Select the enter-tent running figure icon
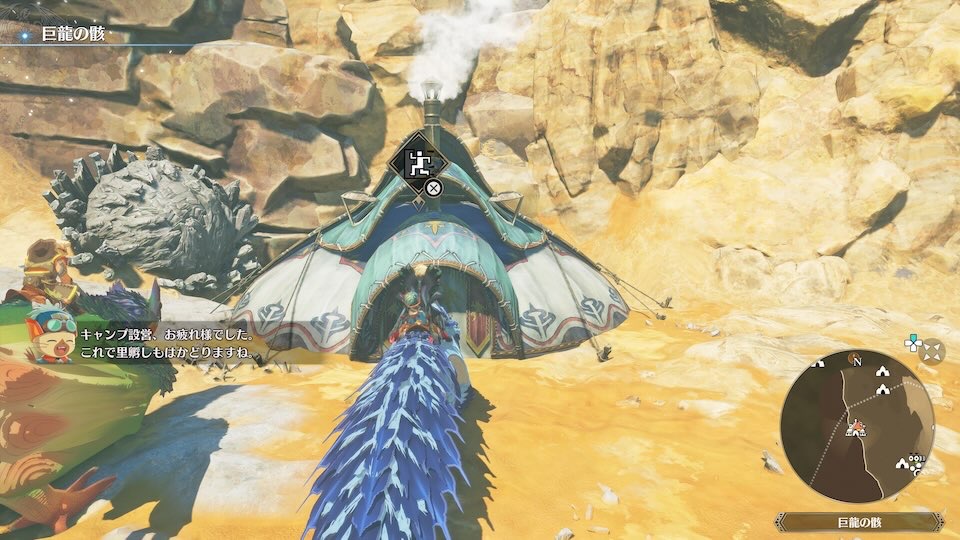Image resolution: width=960 pixels, height=540 pixels. point(420,163)
